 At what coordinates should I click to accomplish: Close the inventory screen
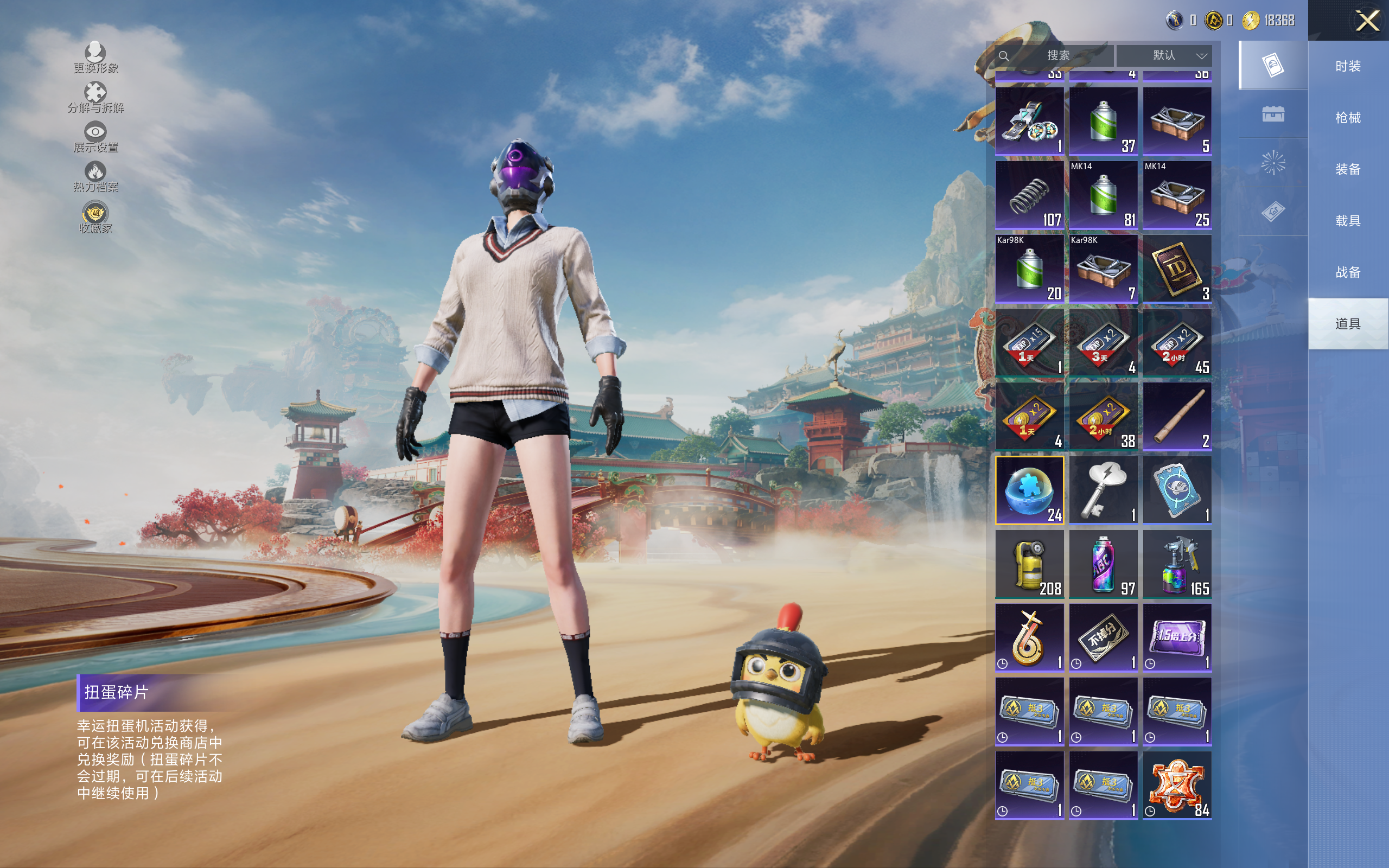(x=1367, y=21)
